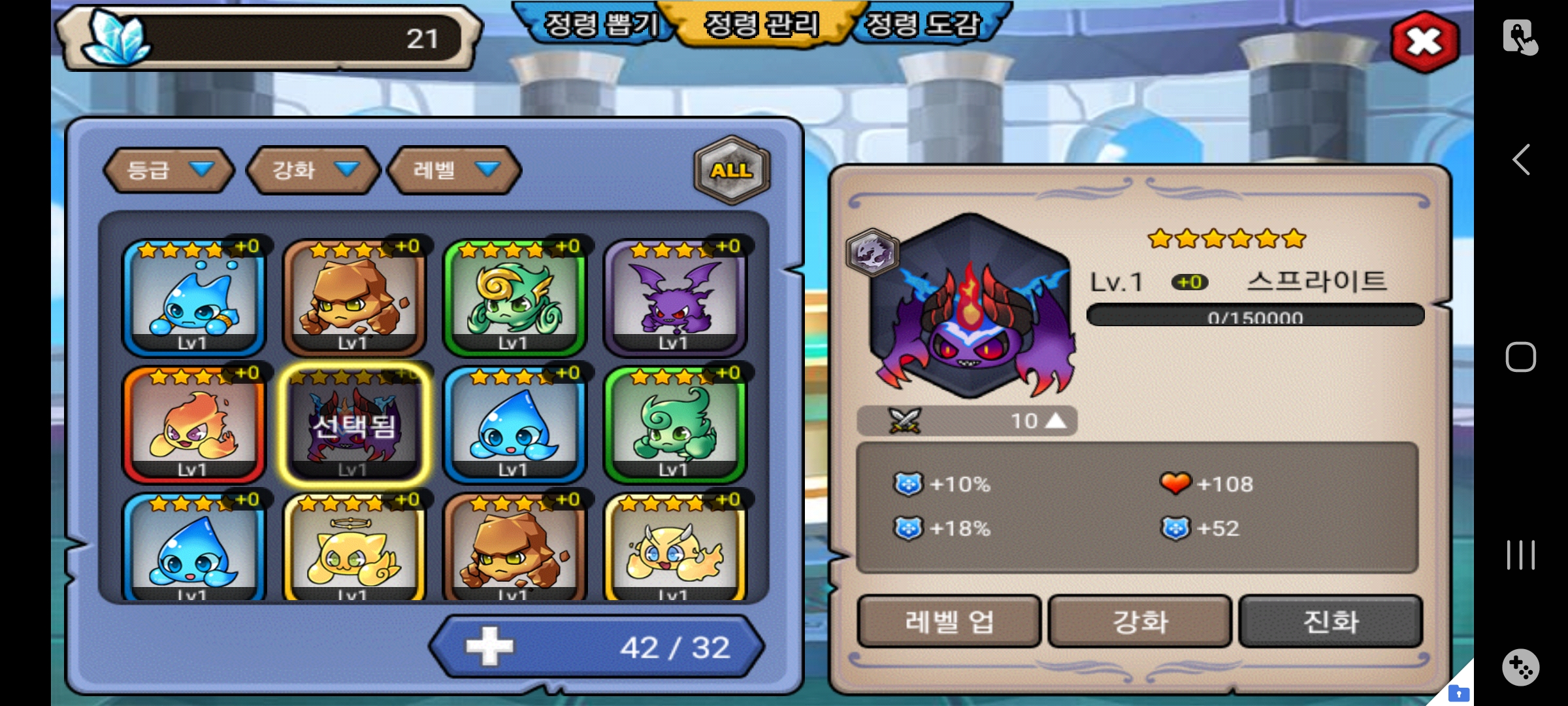Viewport: 1568px width, 706px height.
Task: Activate the 진화 evolve button
Action: coord(1331,621)
